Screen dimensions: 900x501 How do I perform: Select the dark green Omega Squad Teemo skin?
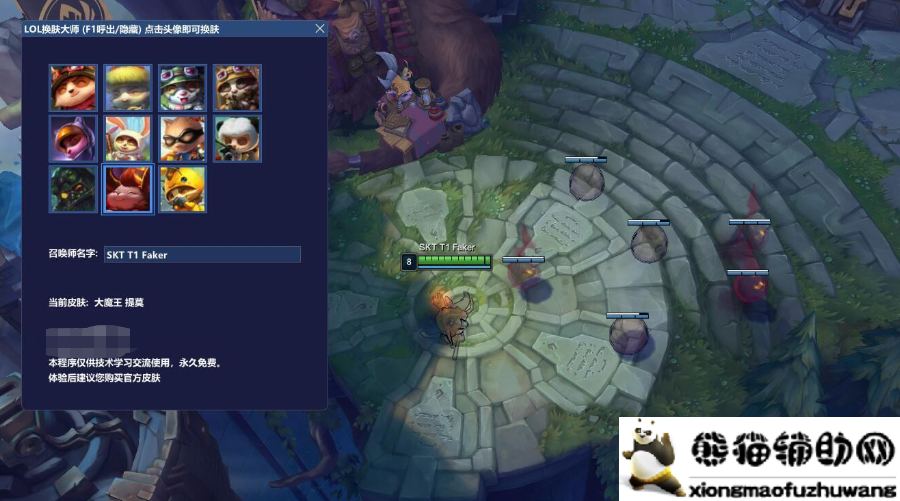click(x=74, y=188)
